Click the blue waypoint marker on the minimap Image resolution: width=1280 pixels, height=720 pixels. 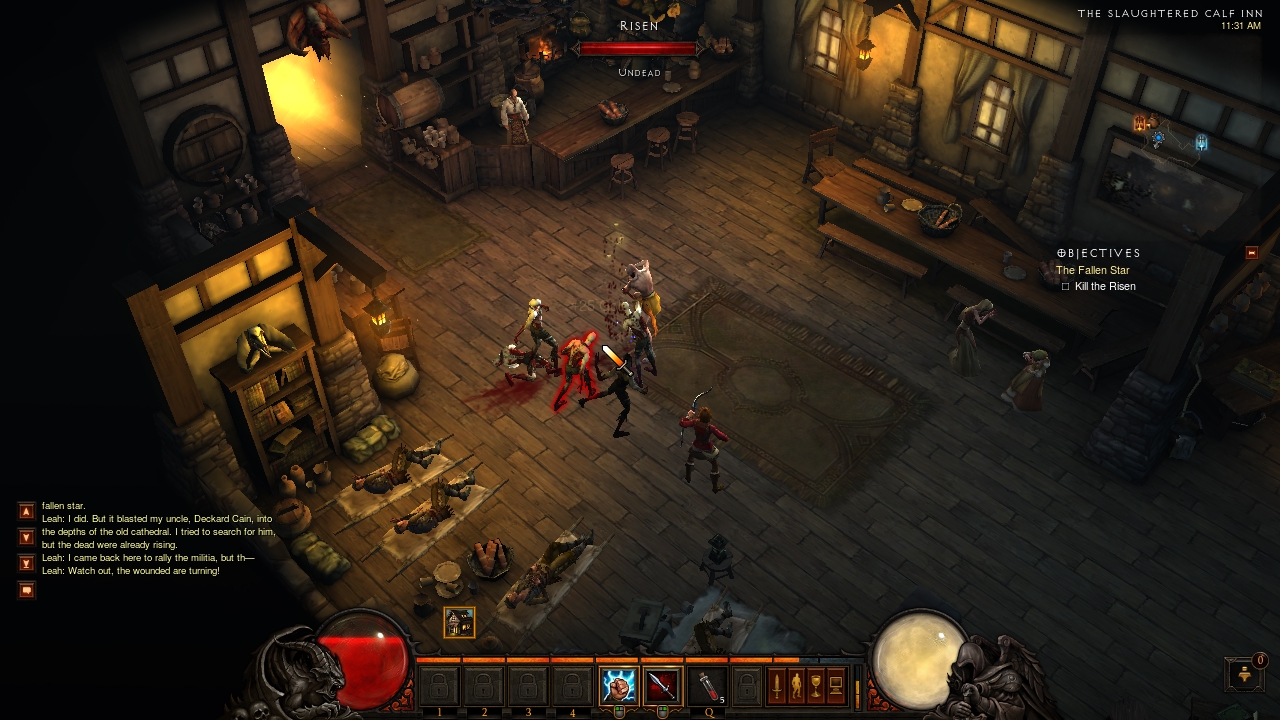pyautogui.click(x=1201, y=143)
